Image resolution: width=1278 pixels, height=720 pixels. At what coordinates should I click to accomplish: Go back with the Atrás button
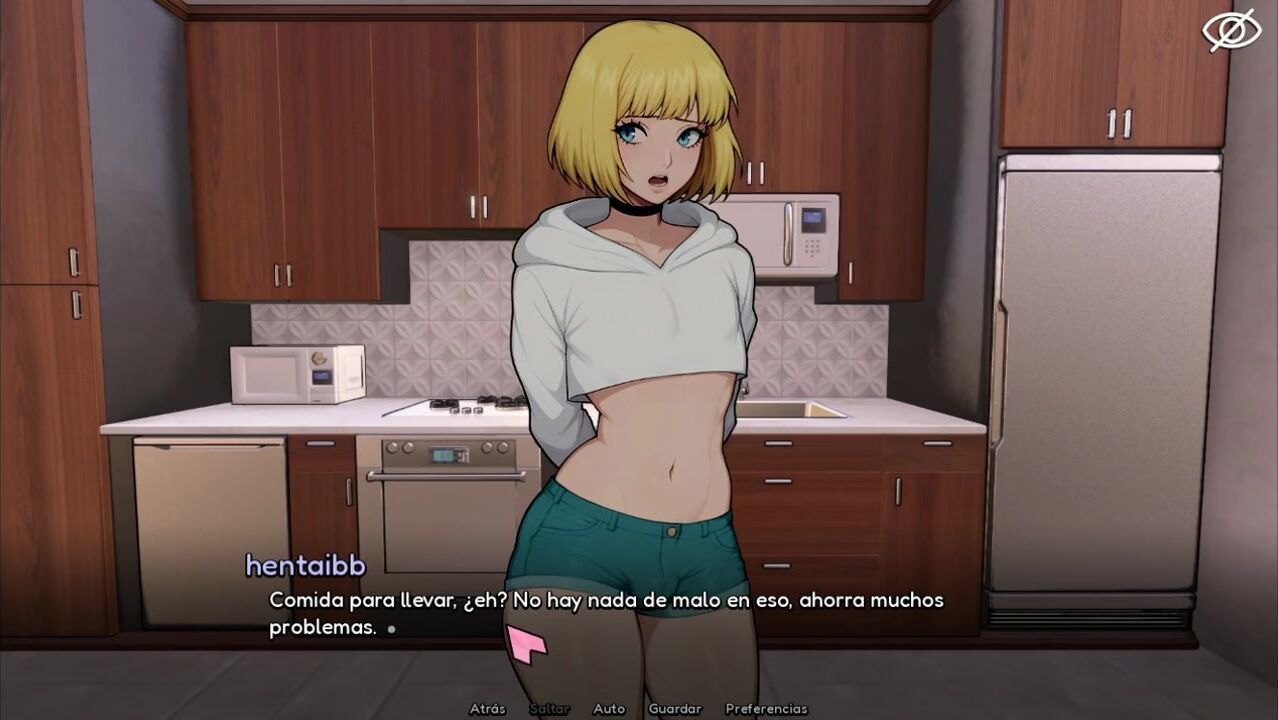click(x=487, y=709)
